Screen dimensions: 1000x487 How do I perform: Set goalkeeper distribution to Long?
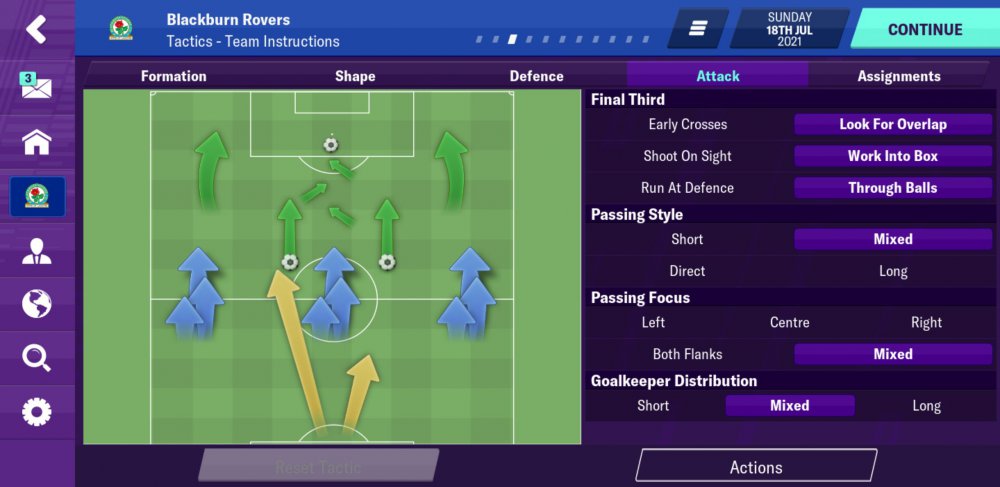tap(926, 406)
